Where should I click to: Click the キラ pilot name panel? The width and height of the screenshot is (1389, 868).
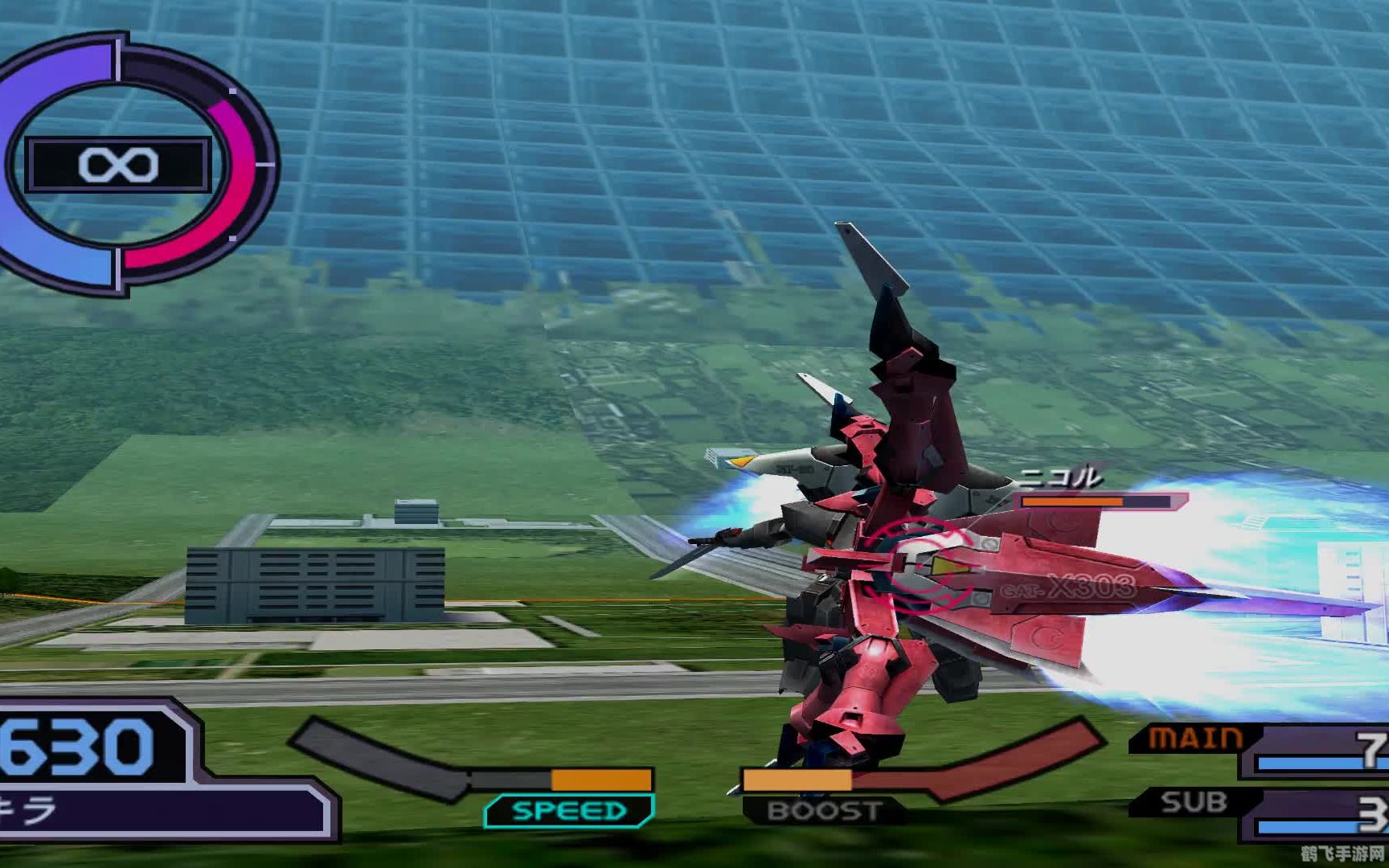click(161, 812)
